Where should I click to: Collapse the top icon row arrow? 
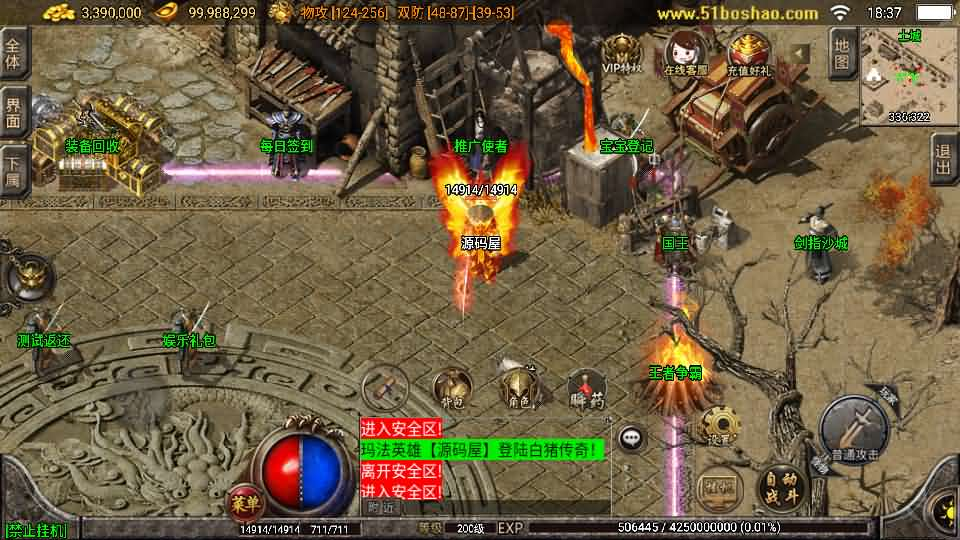coord(799,52)
